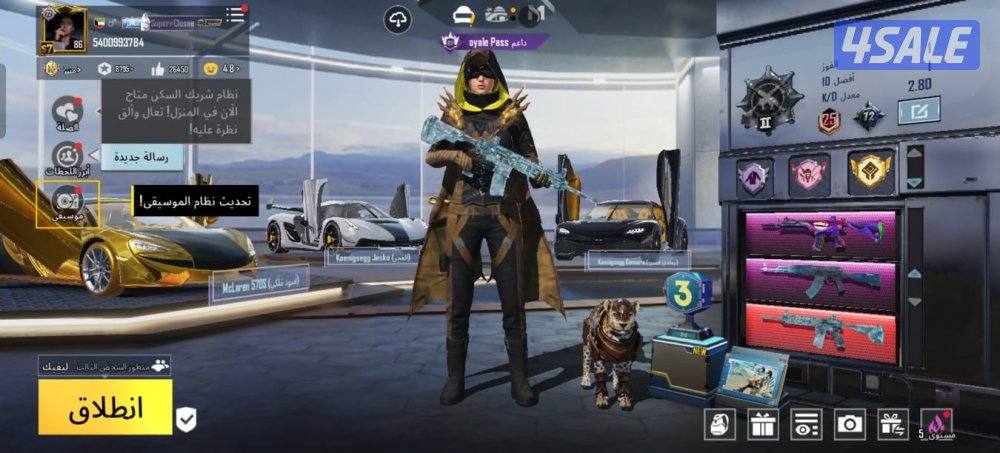Viewport: 1000px width, 453px height.
Task: Open the white gift box icon
Action: click(x=763, y=424)
